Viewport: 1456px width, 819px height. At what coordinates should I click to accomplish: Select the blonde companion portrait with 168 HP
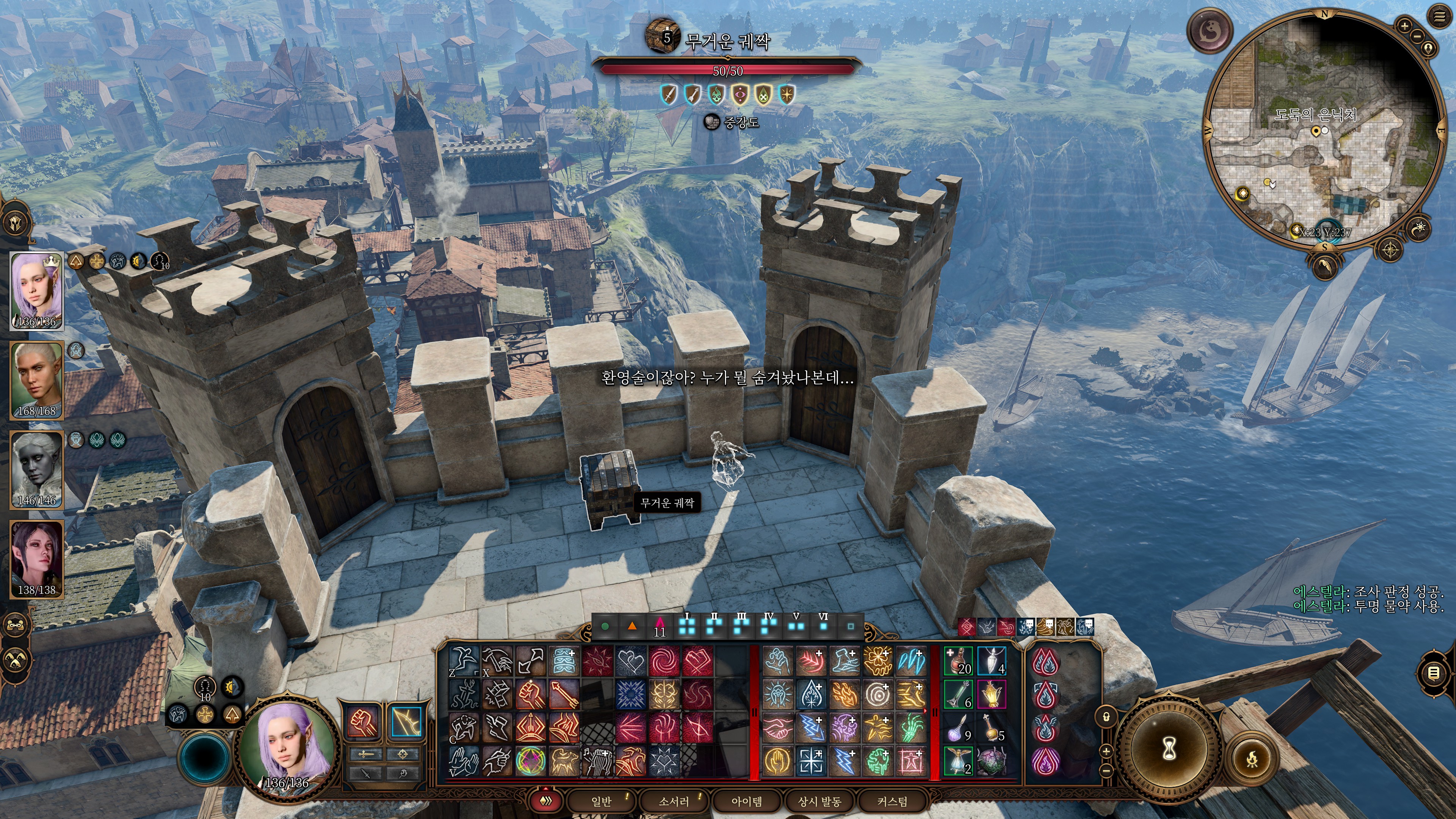point(37,380)
